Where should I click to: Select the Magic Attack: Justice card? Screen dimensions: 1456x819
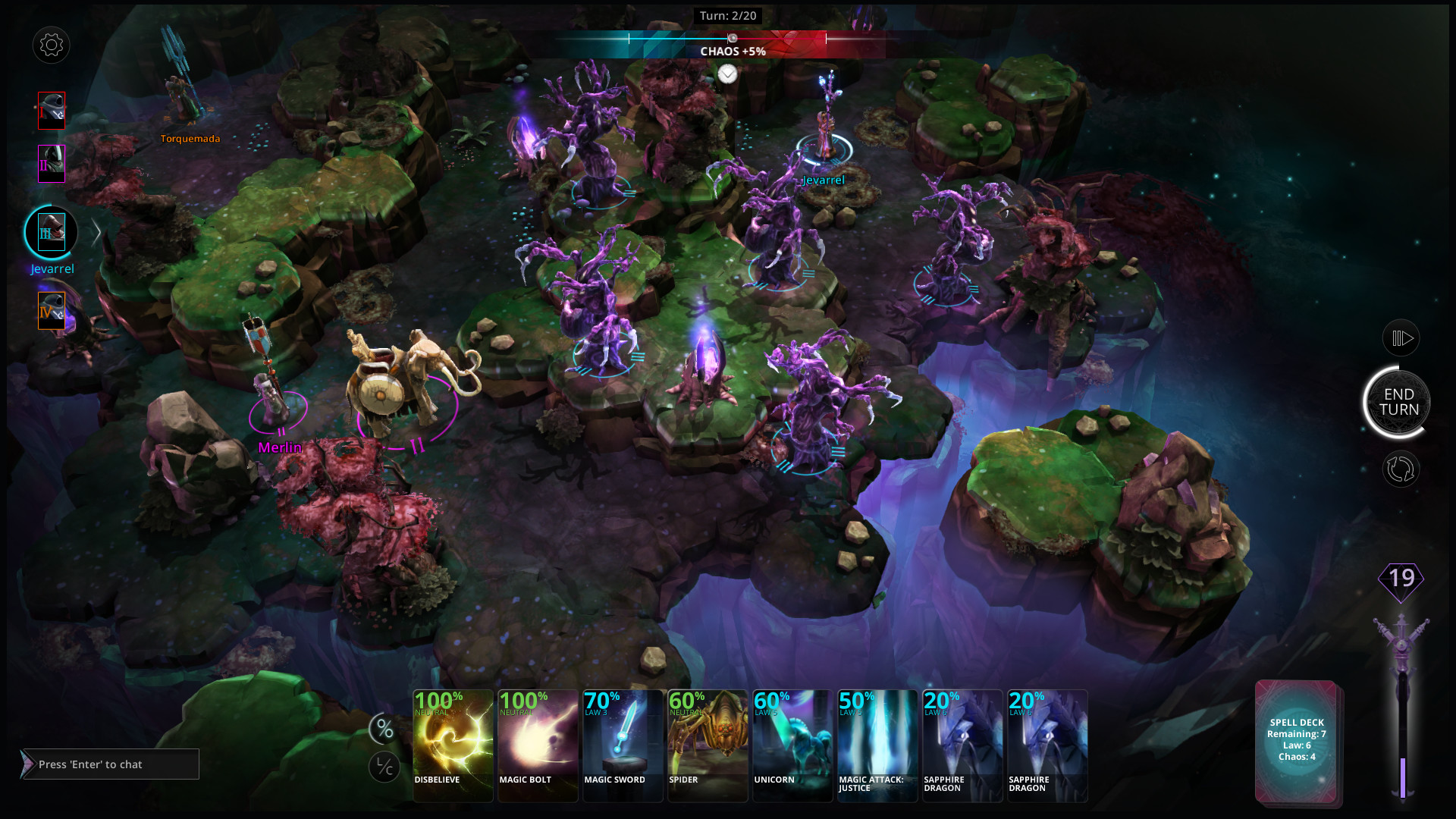point(877,745)
